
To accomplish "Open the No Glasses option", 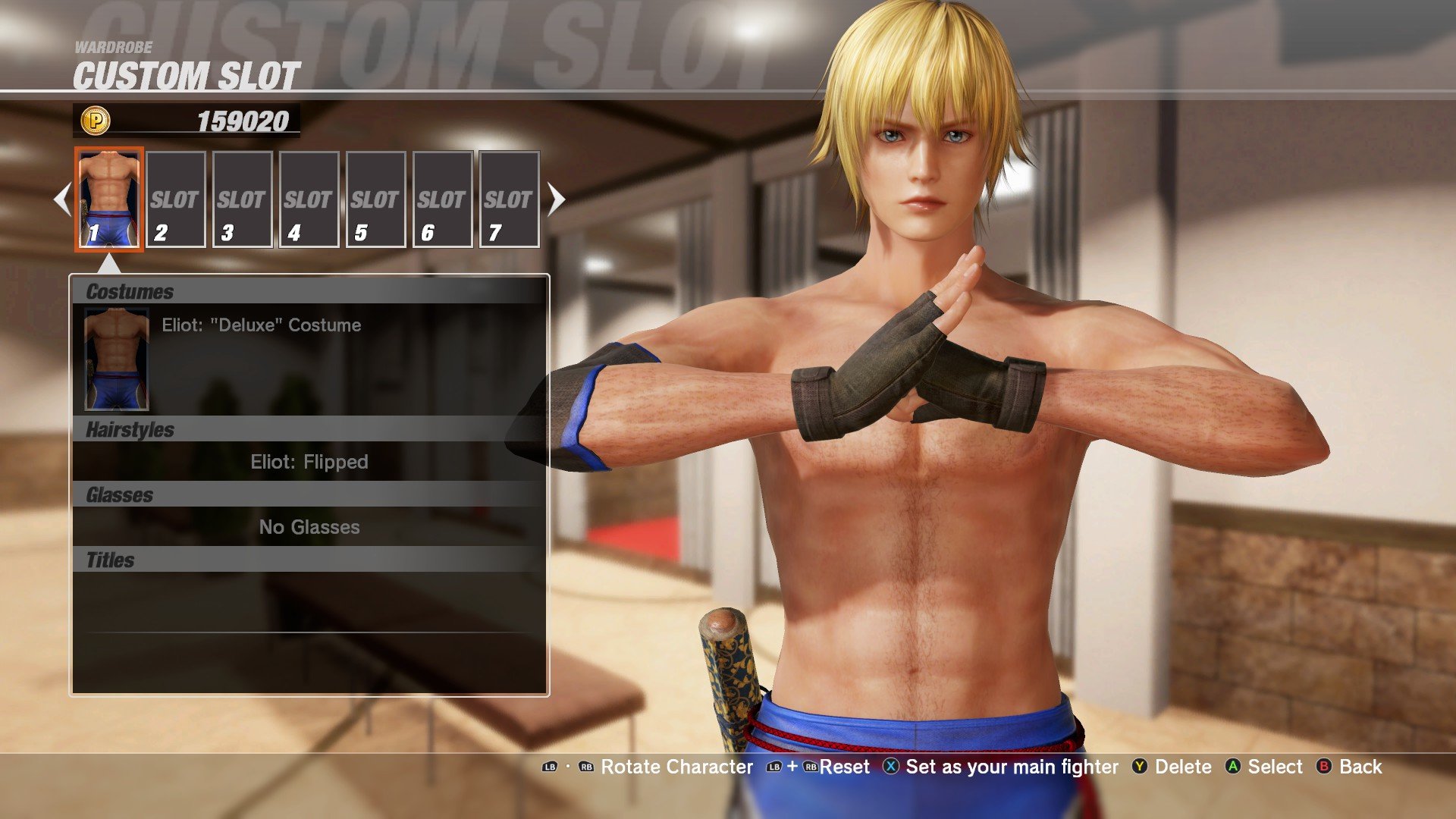I will tap(309, 527).
